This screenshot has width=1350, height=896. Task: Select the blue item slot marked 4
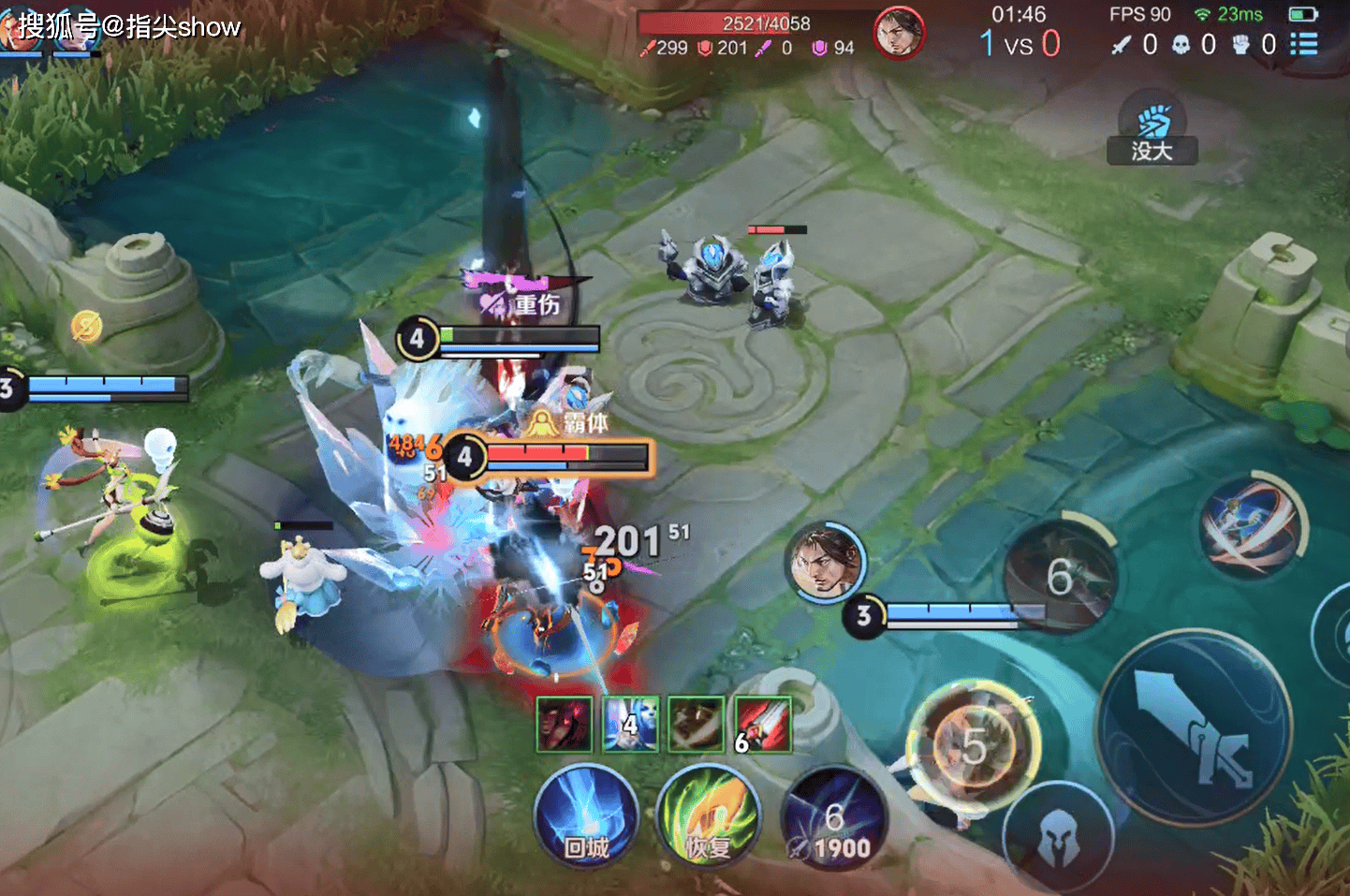tap(631, 724)
